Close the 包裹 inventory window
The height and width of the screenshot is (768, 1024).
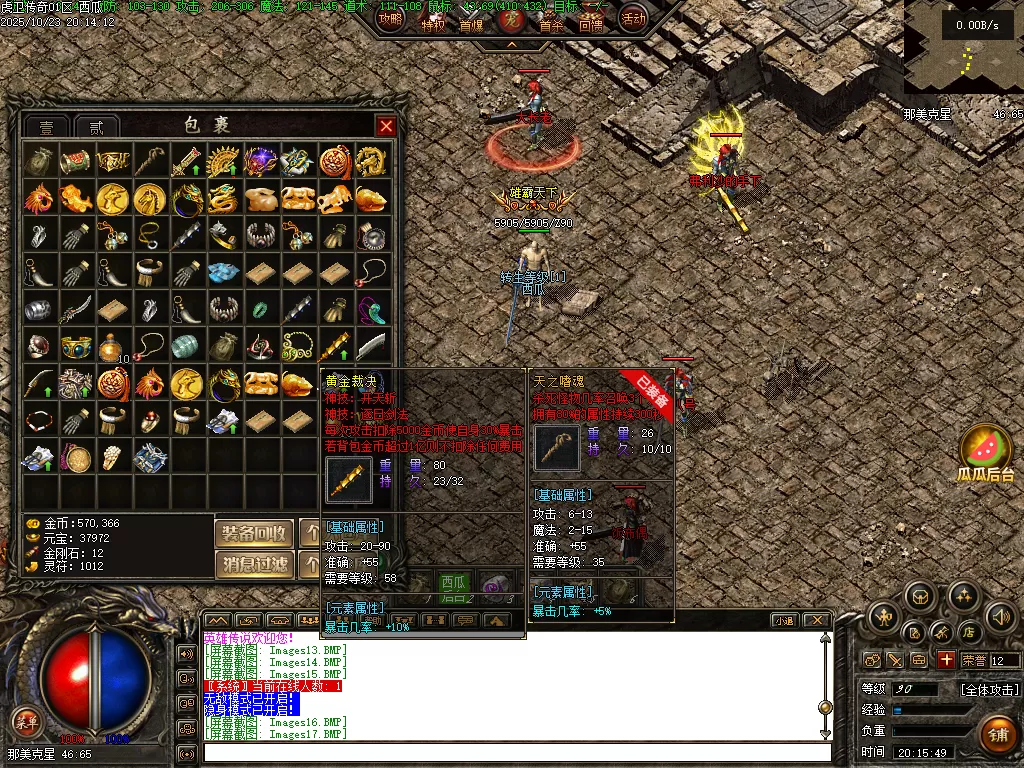click(x=386, y=126)
